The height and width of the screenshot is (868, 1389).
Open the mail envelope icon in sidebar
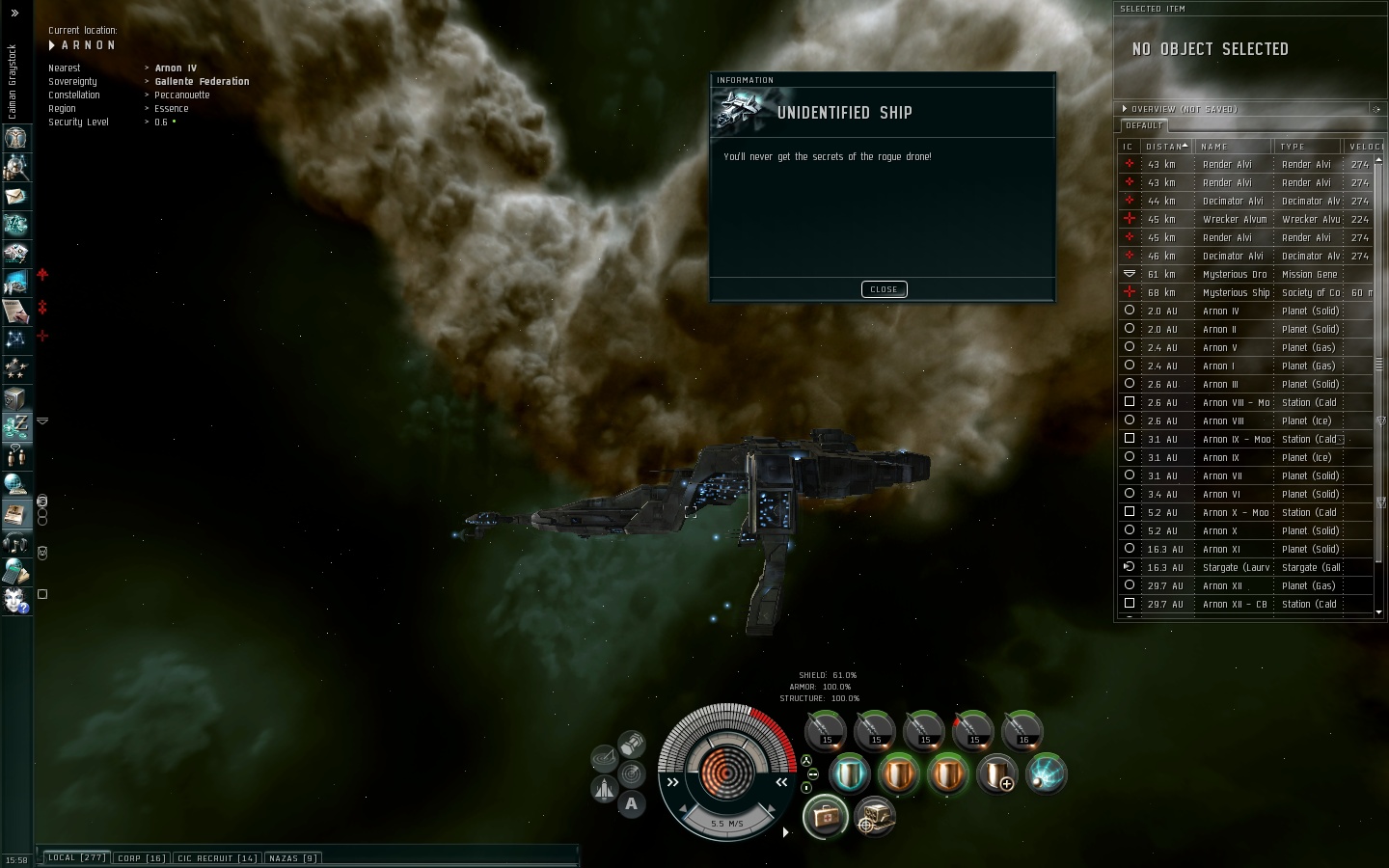coord(15,196)
